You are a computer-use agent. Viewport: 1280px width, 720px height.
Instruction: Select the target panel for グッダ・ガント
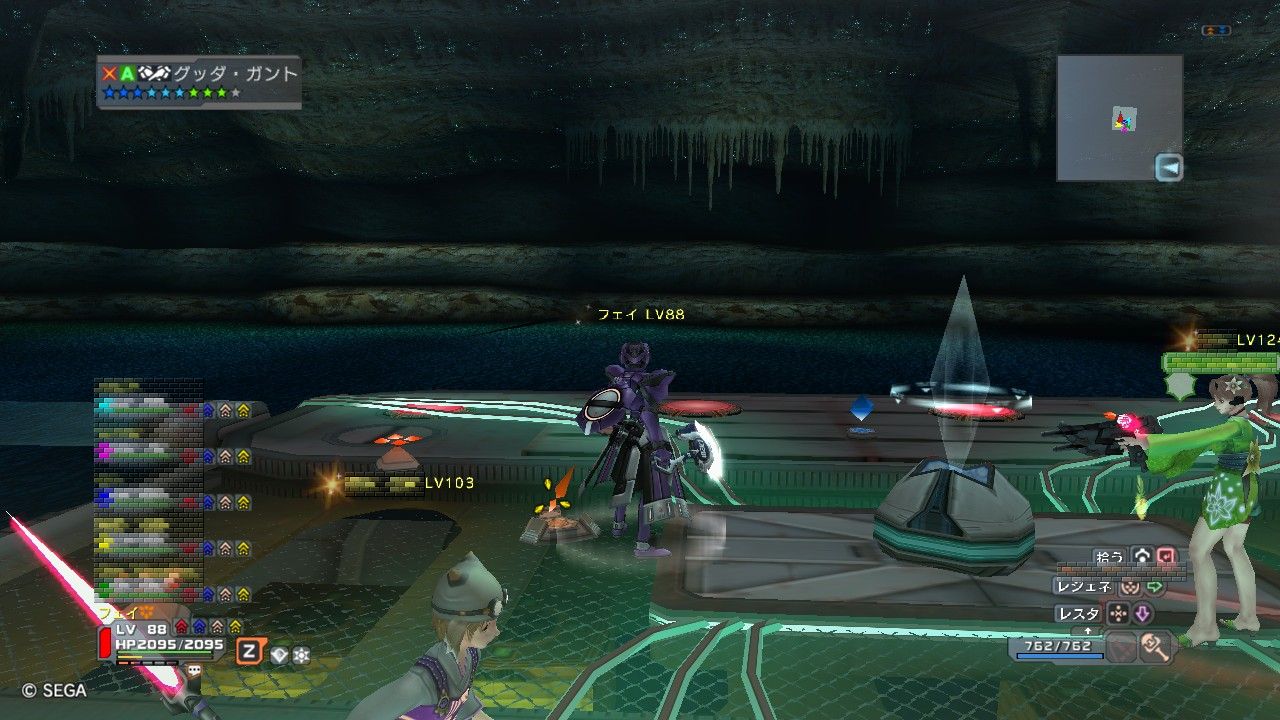click(199, 82)
